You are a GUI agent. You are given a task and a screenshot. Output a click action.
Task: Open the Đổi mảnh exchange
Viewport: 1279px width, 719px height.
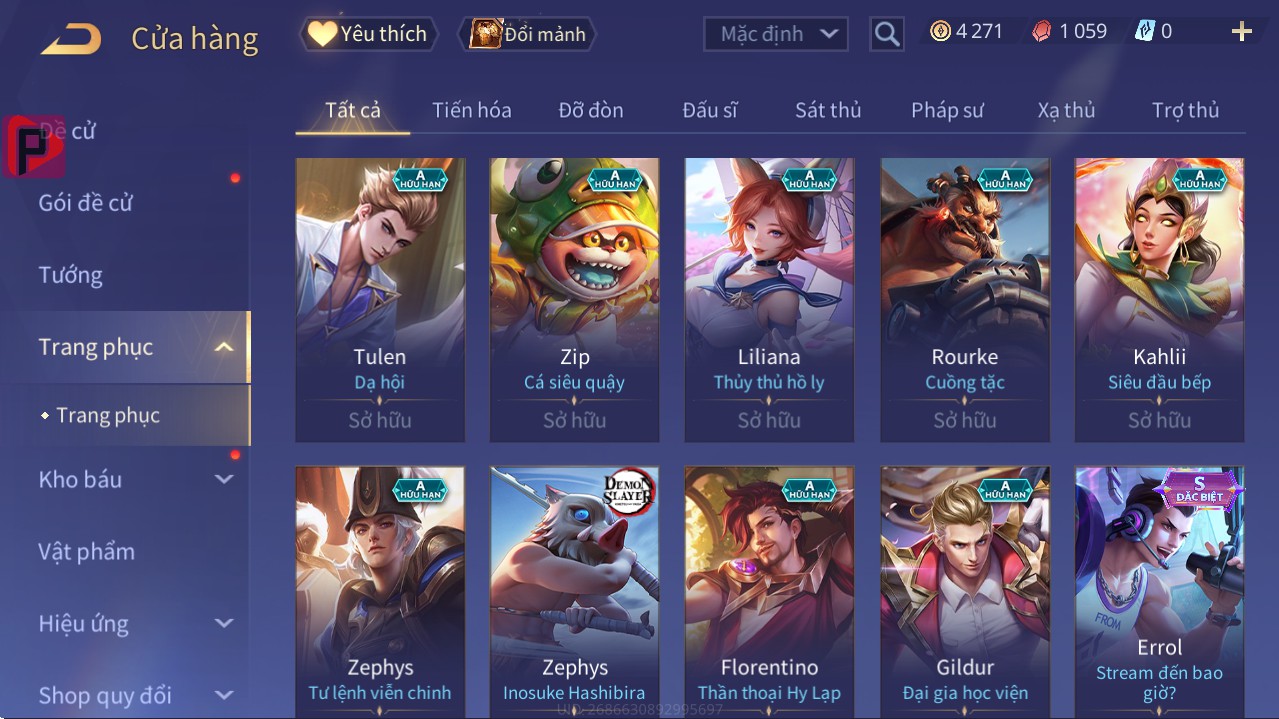point(527,34)
